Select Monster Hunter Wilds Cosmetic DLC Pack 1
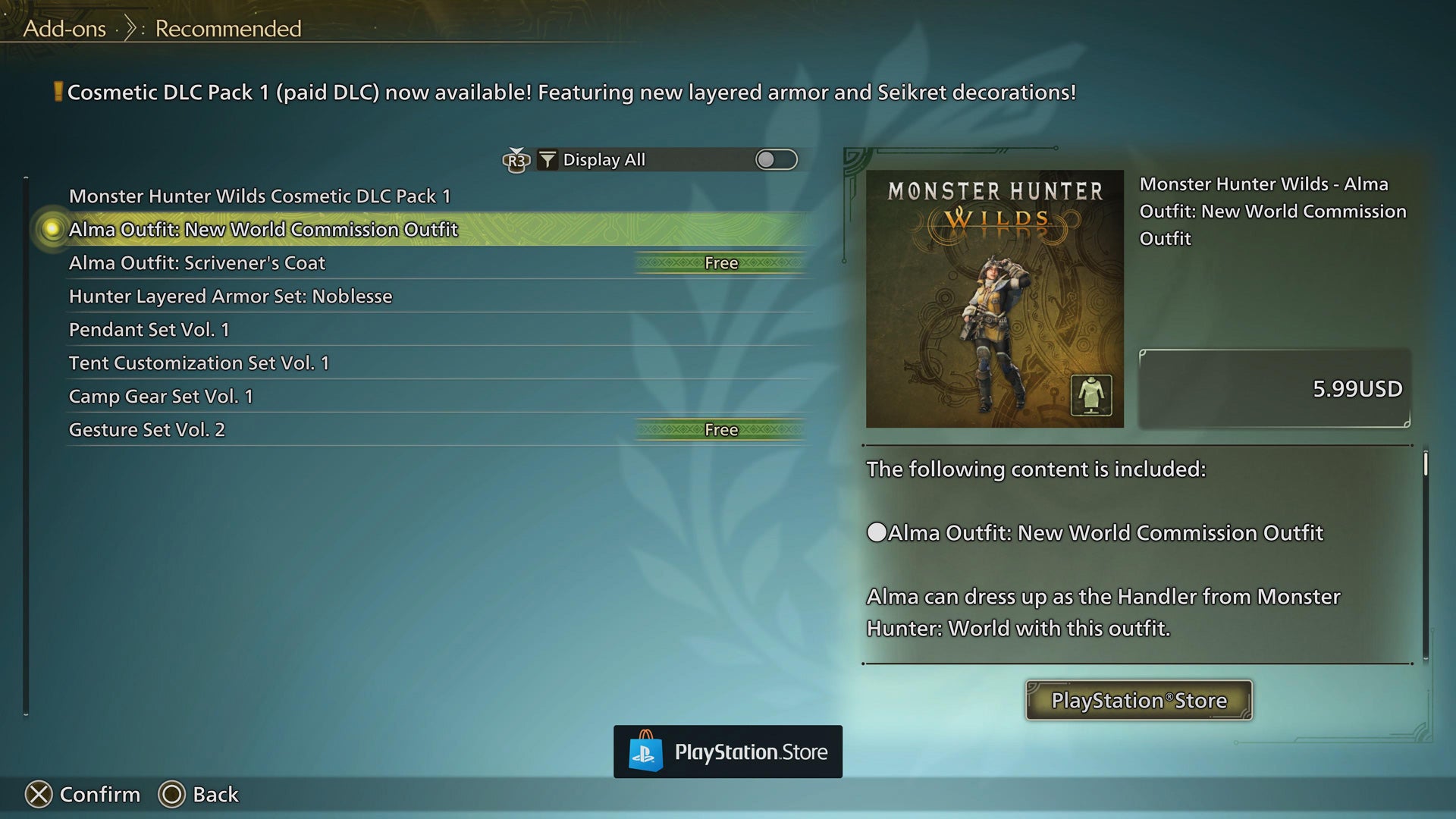Screen dimensions: 1456x819 click(260, 196)
